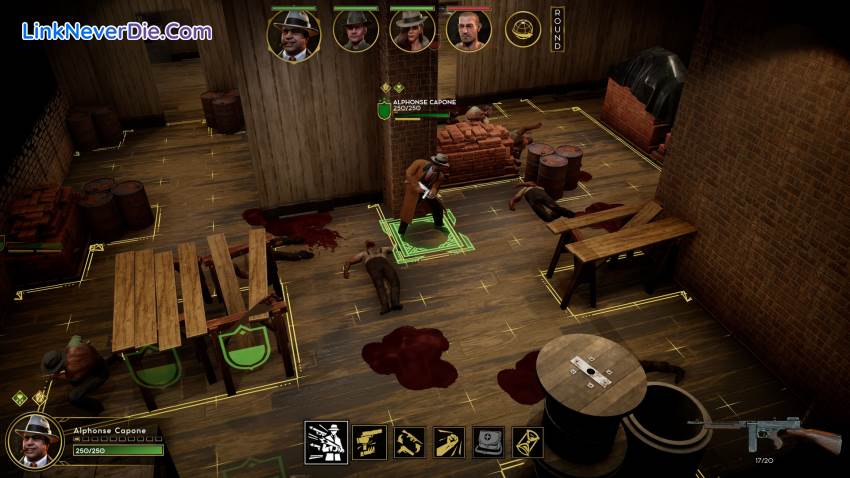The image size is (850, 478).
Task: Click the gold helmet turn-order icon
Action: click(x=522, y=30)
